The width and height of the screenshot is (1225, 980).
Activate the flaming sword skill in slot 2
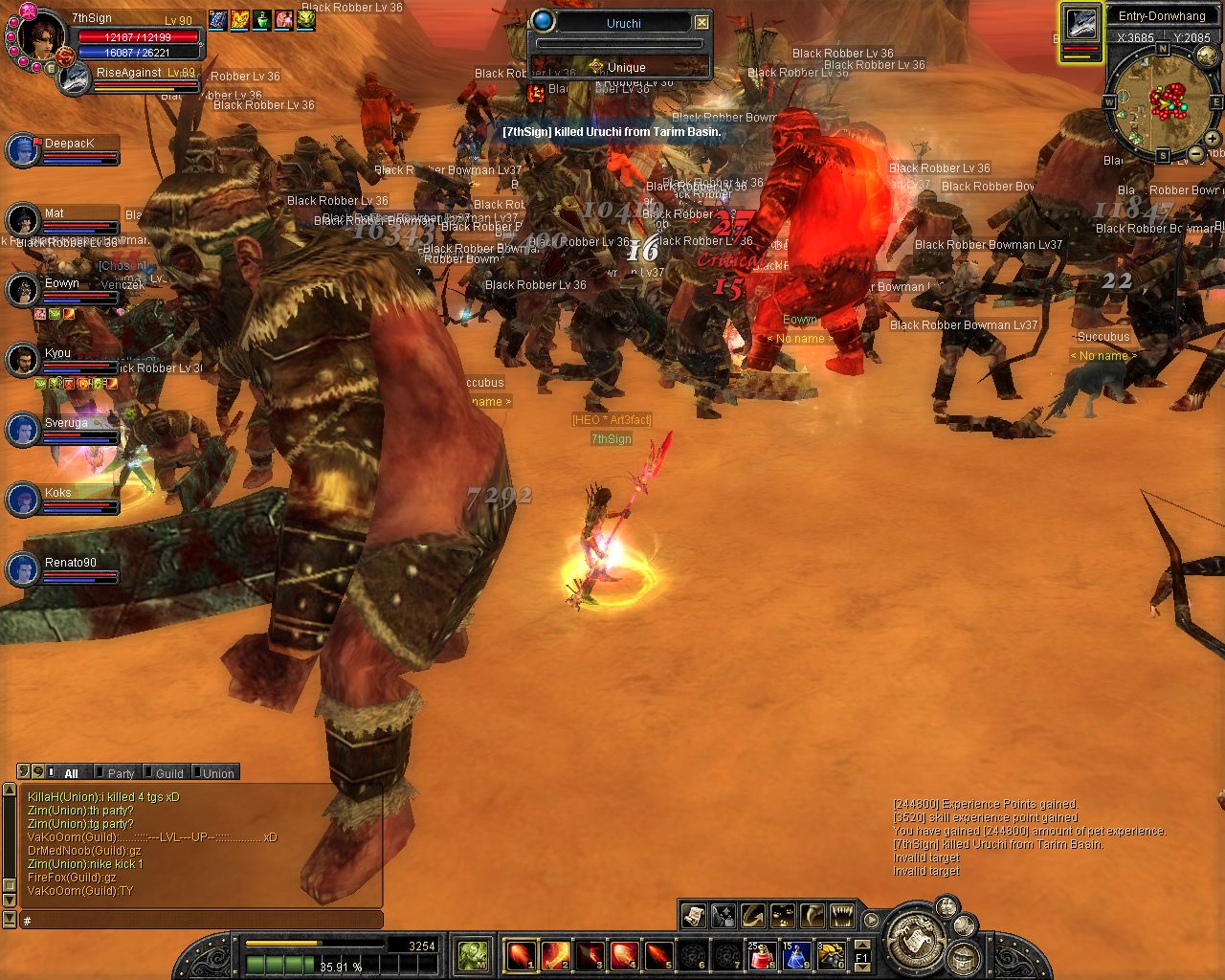[x=555, y=955]
